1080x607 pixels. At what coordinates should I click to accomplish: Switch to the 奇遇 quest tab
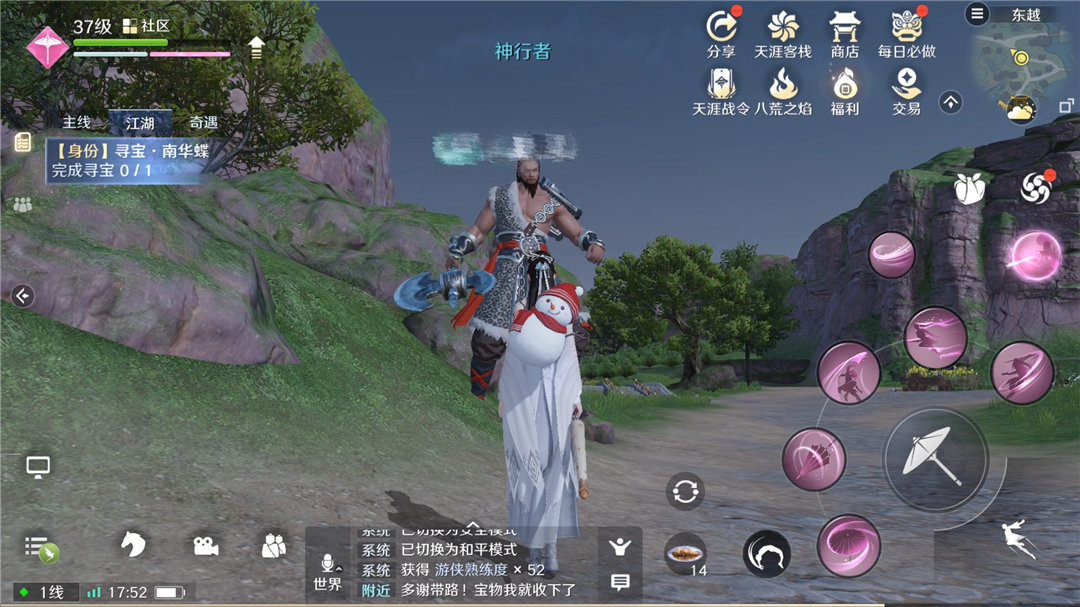pyautogui.click(x=203, y=122)
